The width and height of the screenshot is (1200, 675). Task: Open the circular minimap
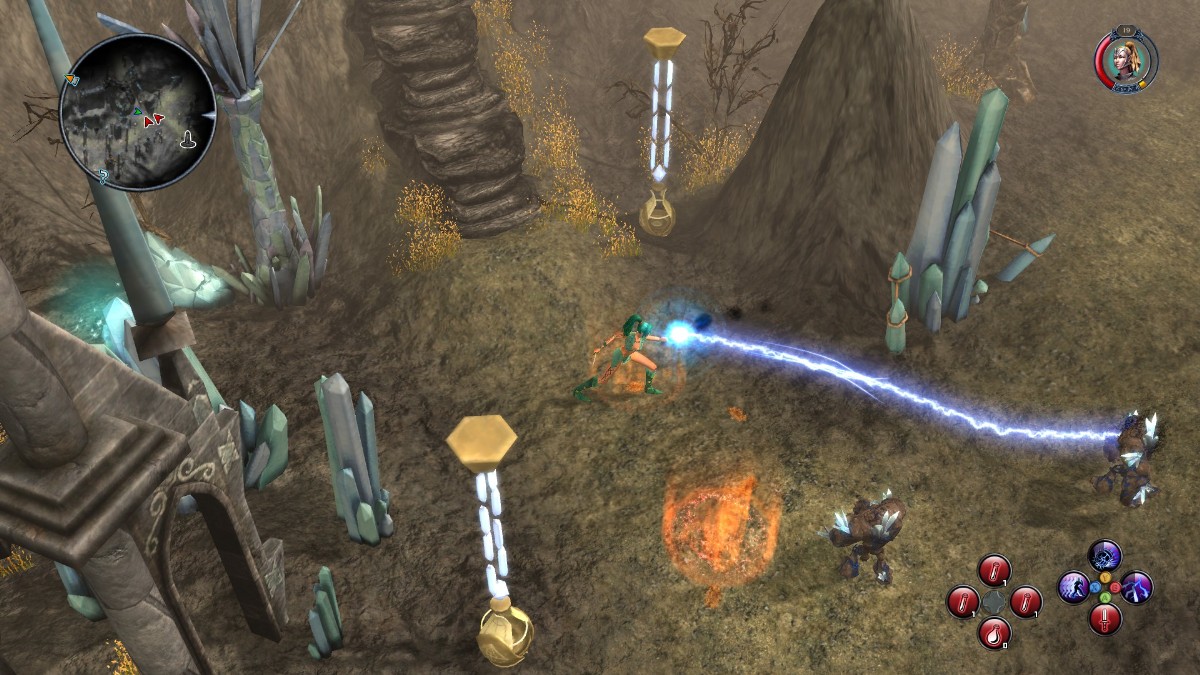pos(137,112)
